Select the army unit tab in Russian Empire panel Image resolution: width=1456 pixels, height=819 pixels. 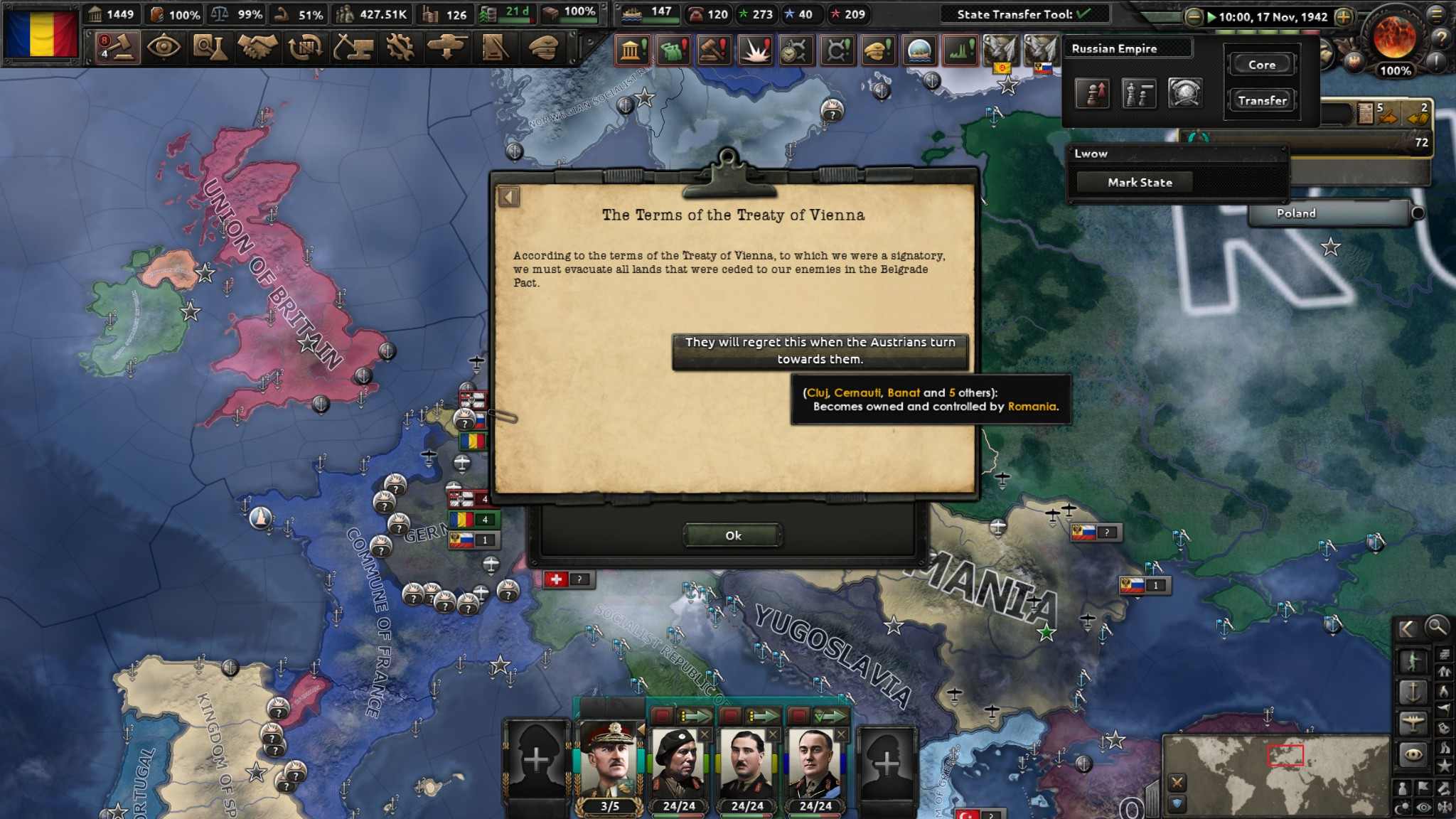point(1093,93)
